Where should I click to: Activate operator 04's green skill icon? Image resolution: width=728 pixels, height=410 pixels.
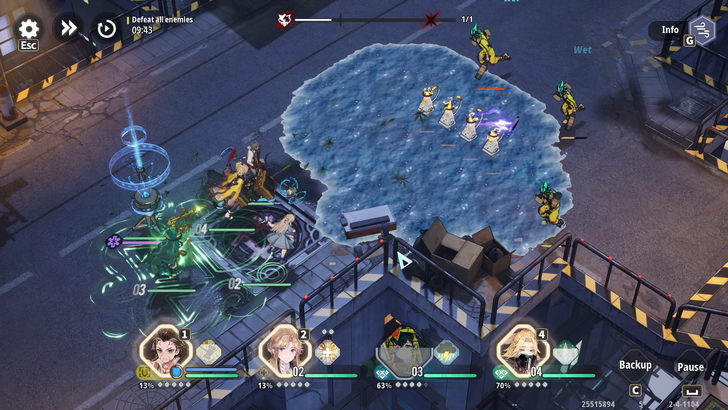click(566, 352)
